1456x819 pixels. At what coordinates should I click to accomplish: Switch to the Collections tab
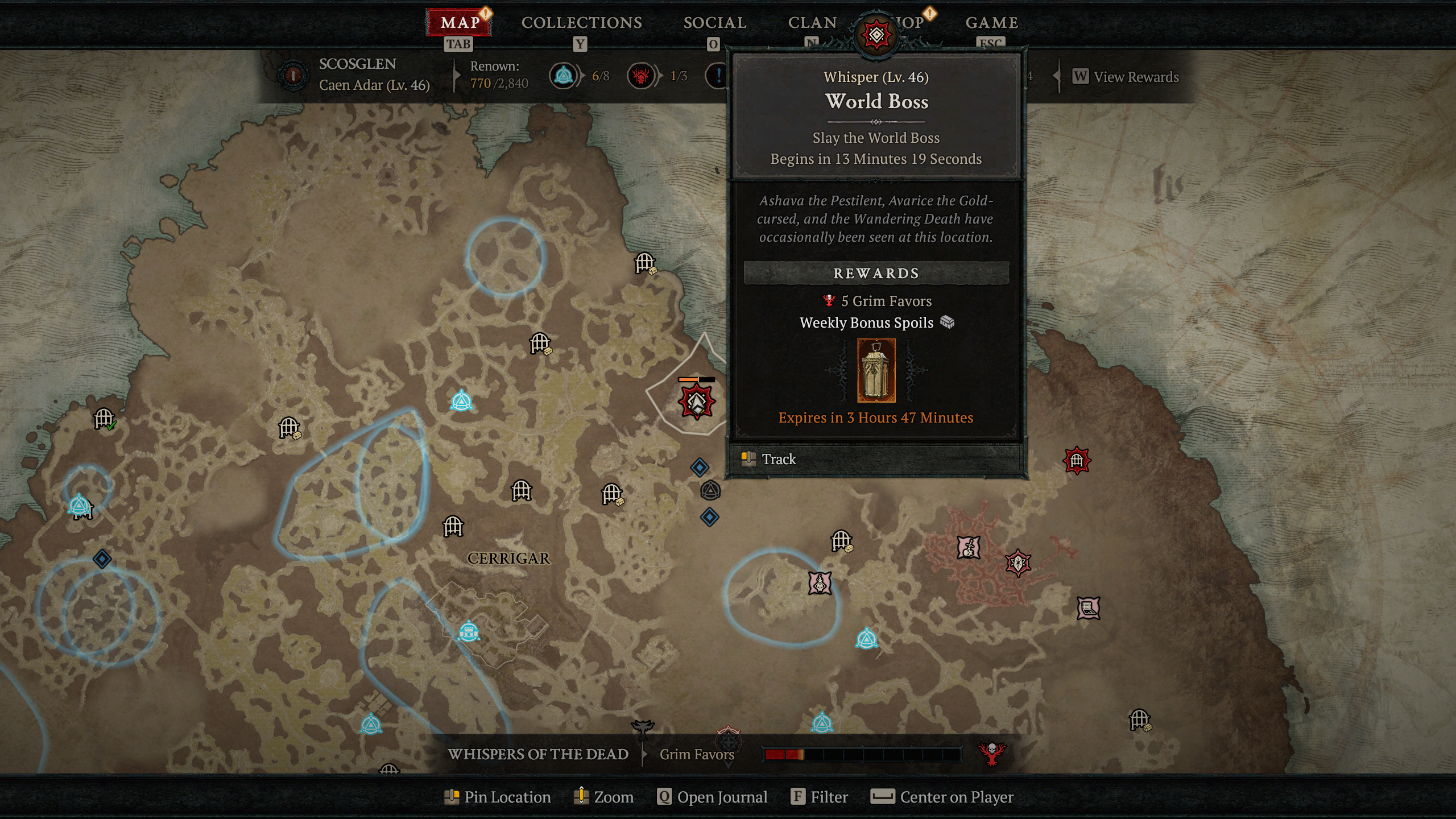click(x=581, y=23)
